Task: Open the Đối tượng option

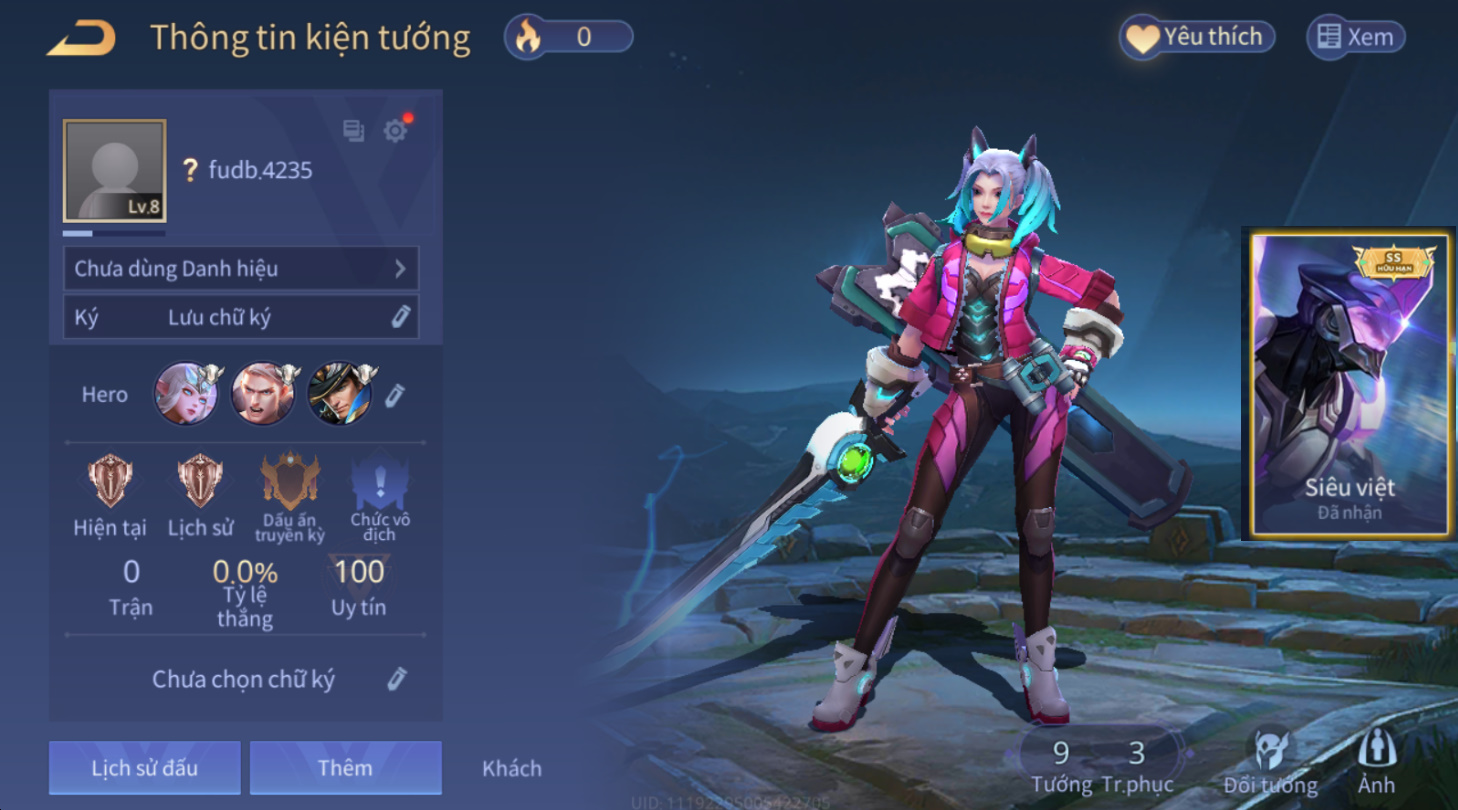Action: tap(1271, 760)
